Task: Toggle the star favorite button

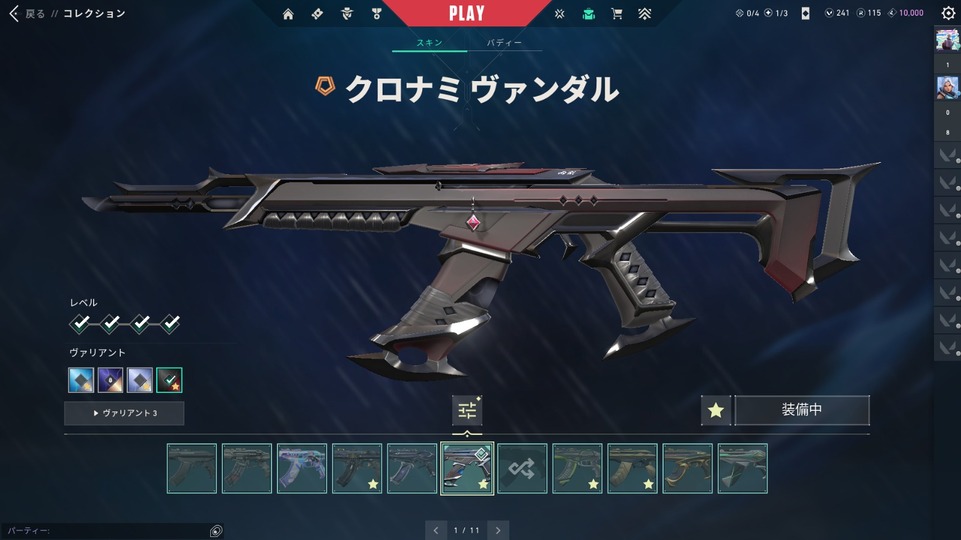Action: 715,410
